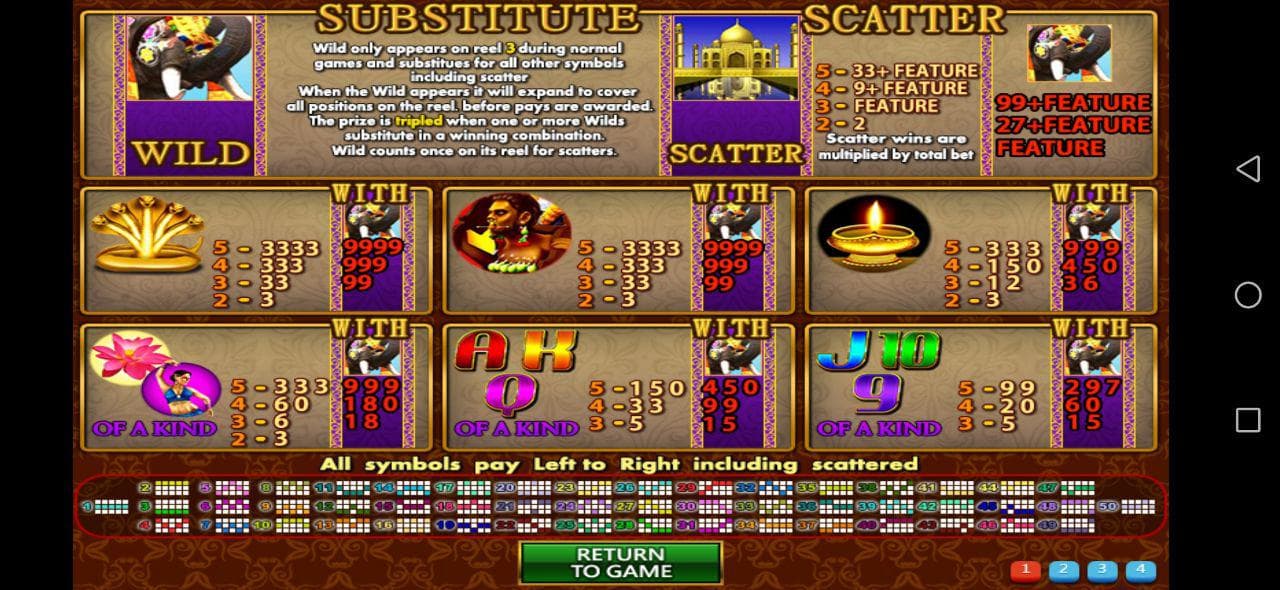Switch to paytable page 2
This screenshot has width=1280, height=590.
pos(1063,571)
